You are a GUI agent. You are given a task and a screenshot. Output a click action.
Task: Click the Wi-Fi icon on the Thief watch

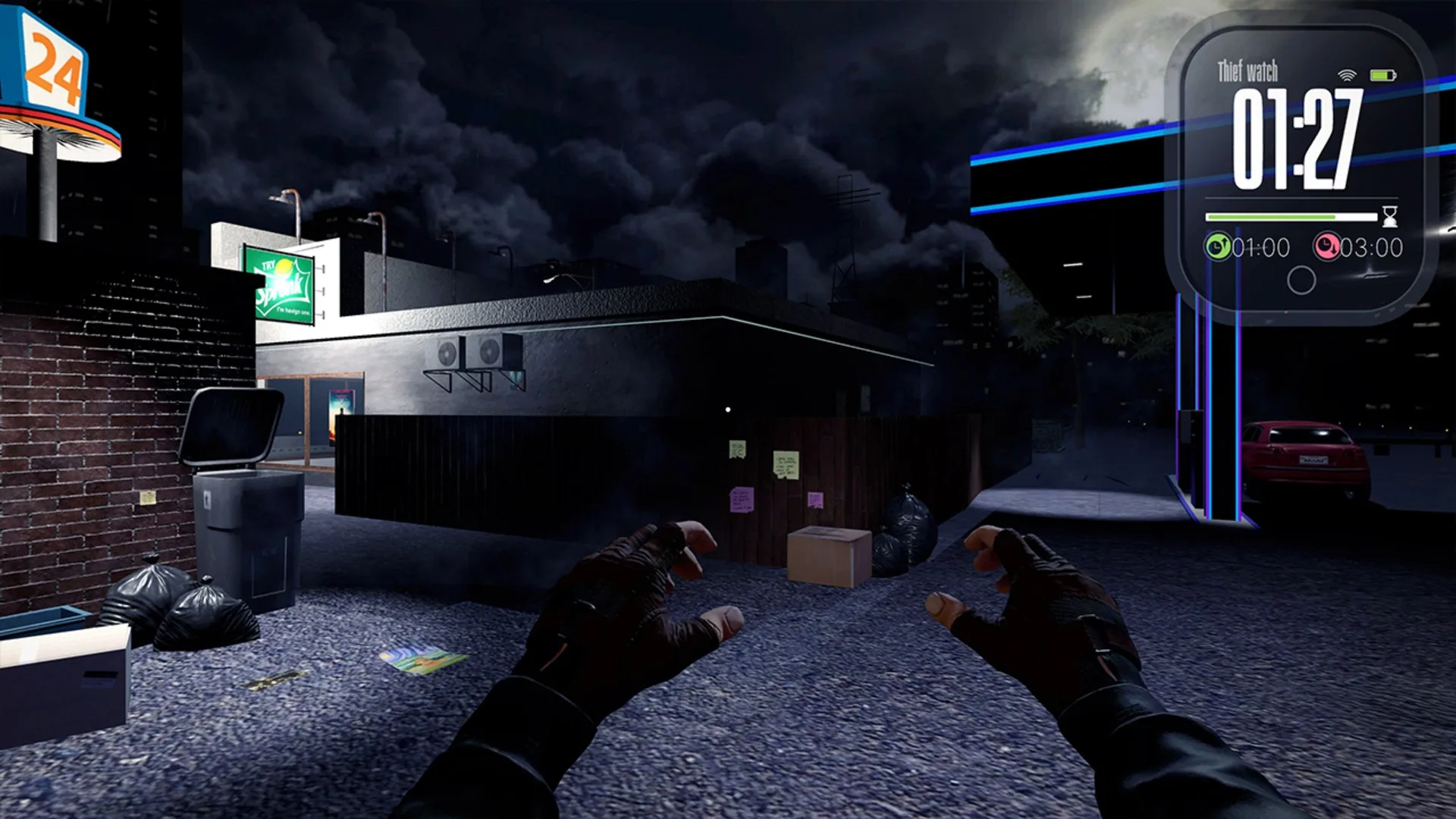click(1346, 76)
